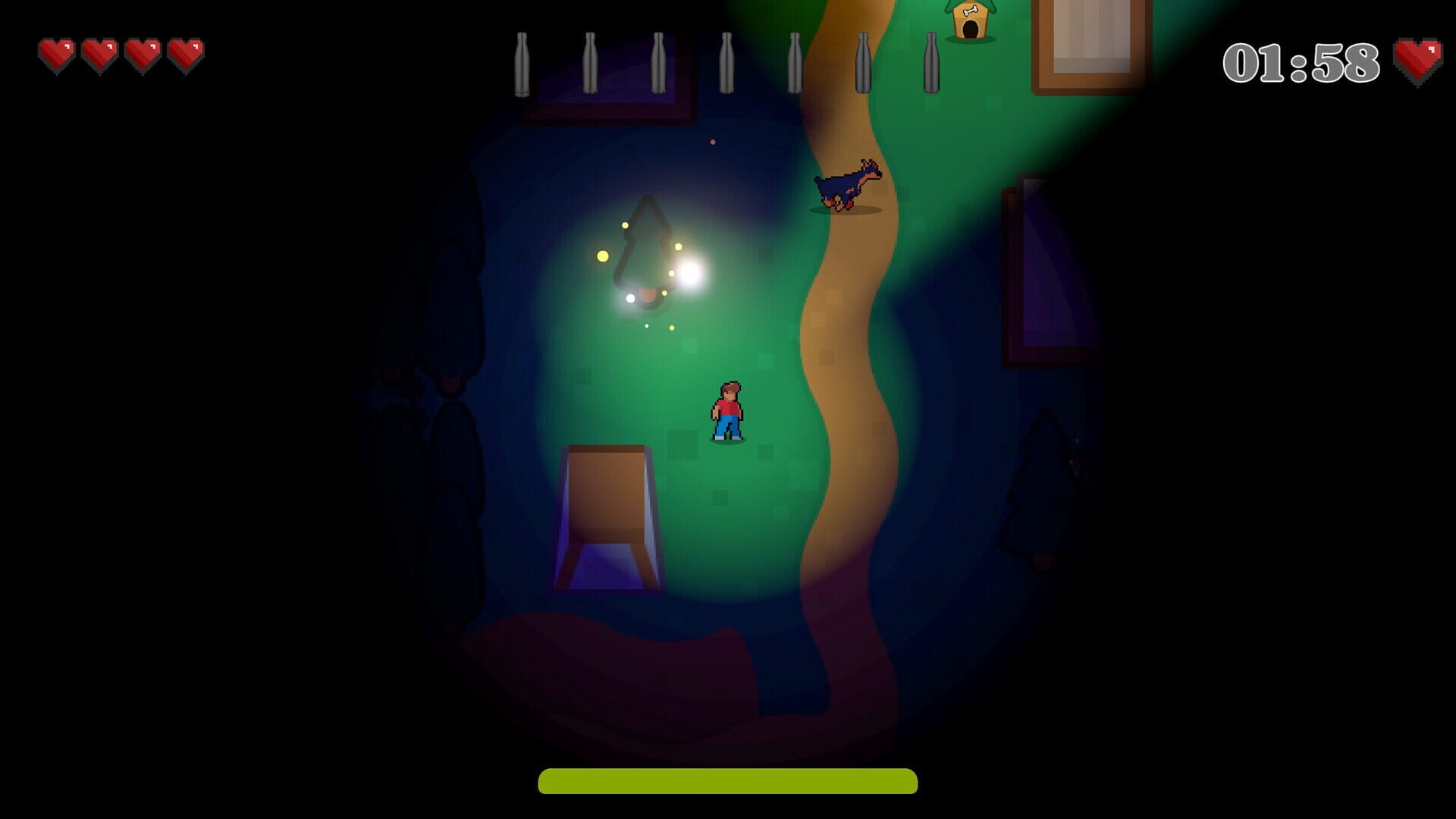Click the player character sprite
This screenshot has height=819, width=1456.
point(728,409)
